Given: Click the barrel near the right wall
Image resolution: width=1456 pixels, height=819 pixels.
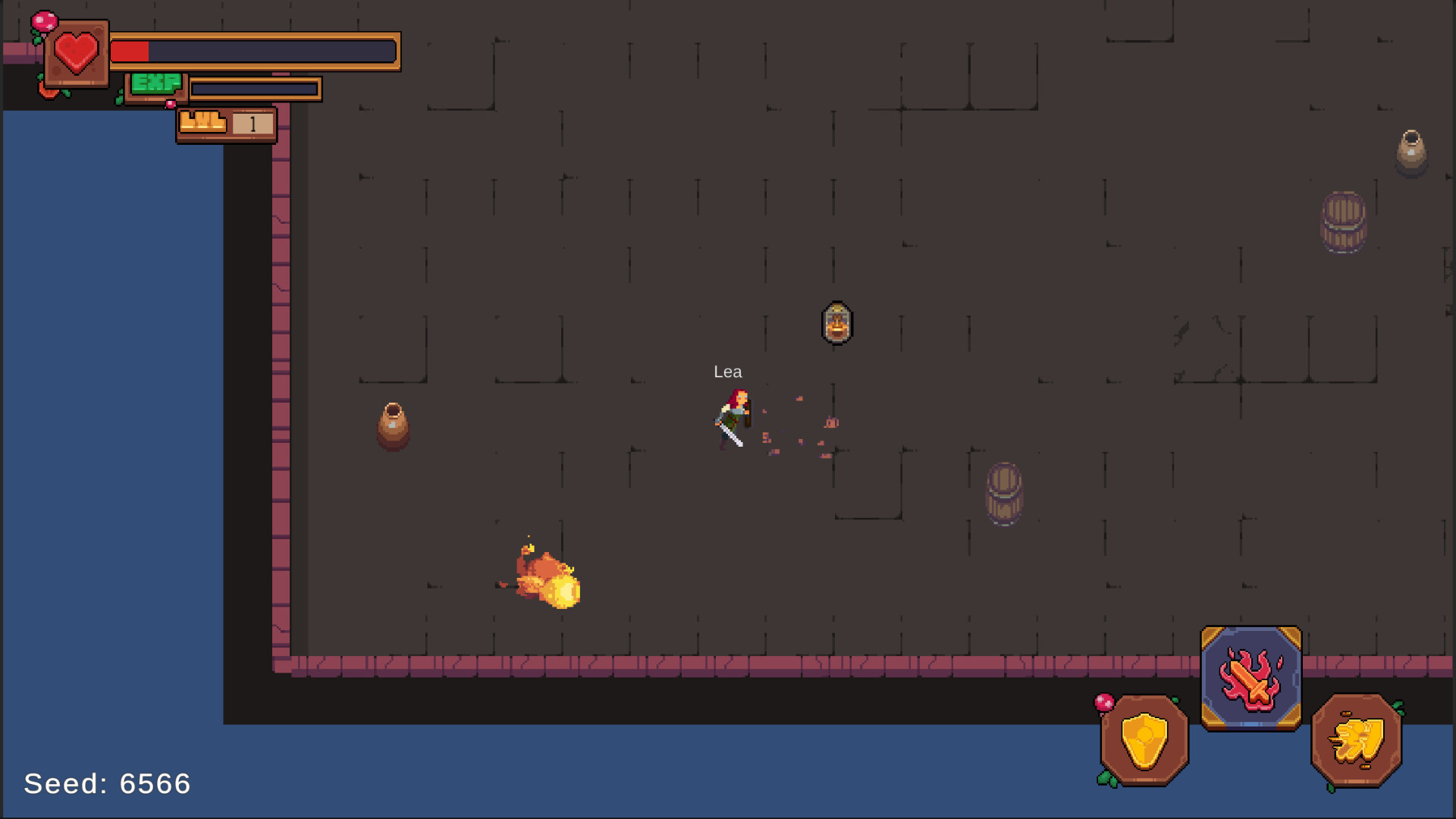Looking at the screenshot, I should click(x=1345, y=221).
